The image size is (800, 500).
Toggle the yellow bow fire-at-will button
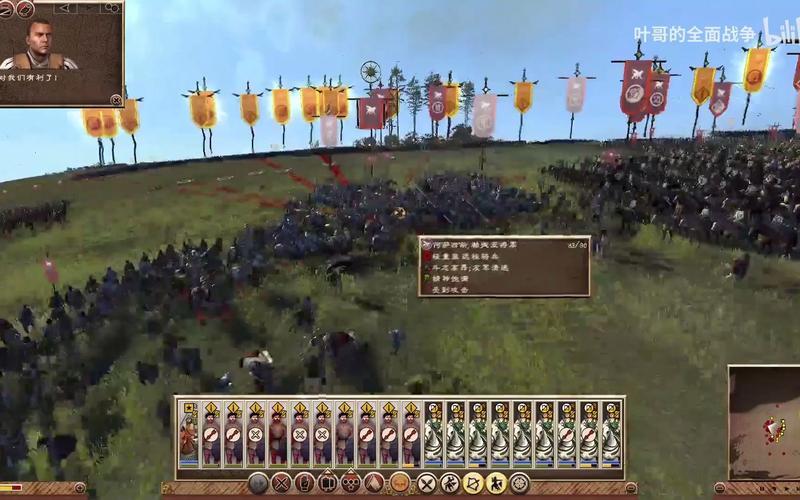pyautogui.click(x=472, y=484)
